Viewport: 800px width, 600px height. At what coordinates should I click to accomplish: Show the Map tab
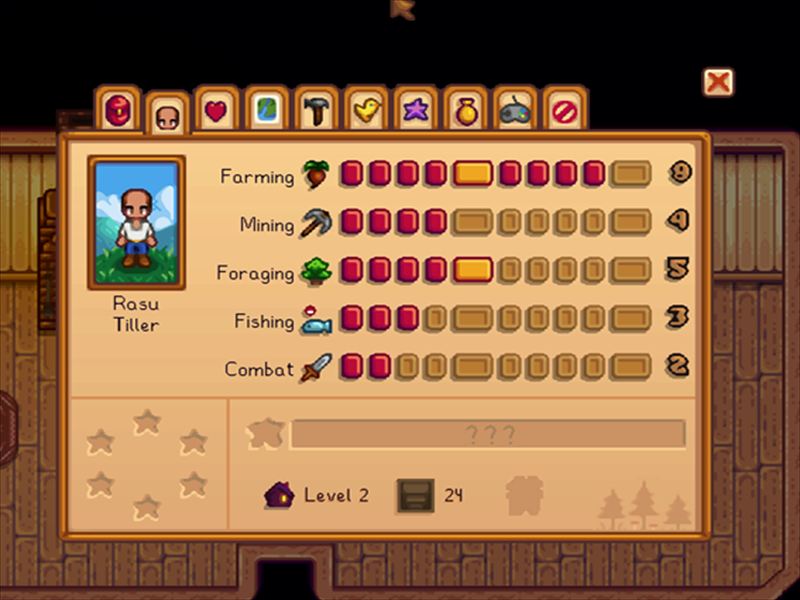(267, 110)
